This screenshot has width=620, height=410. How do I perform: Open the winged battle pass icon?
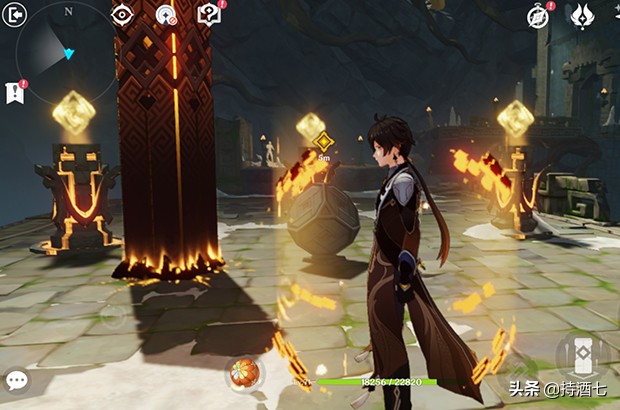pyautogui.click(x=581, y=15)
